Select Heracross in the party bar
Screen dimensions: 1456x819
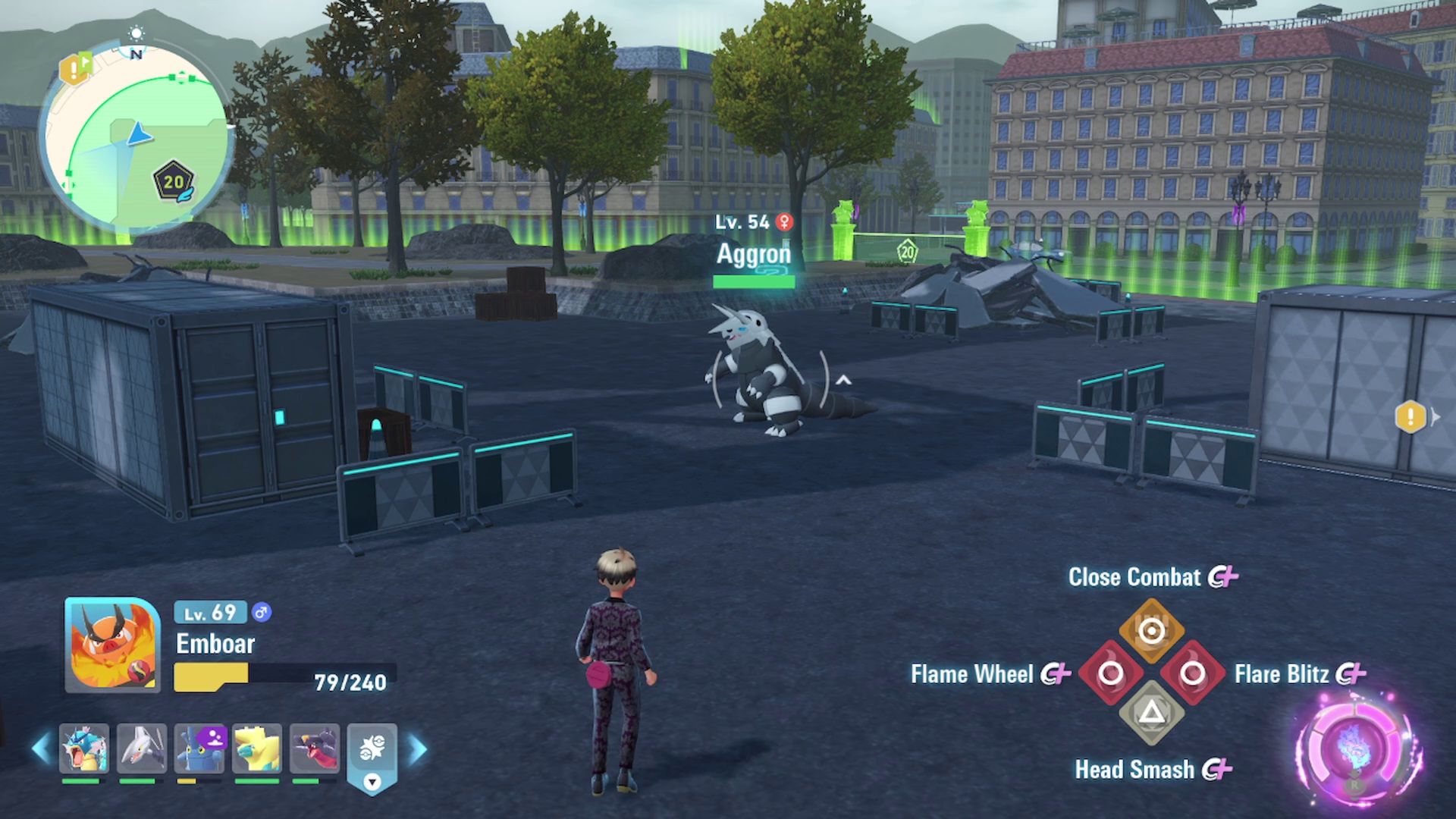[199, 748]
